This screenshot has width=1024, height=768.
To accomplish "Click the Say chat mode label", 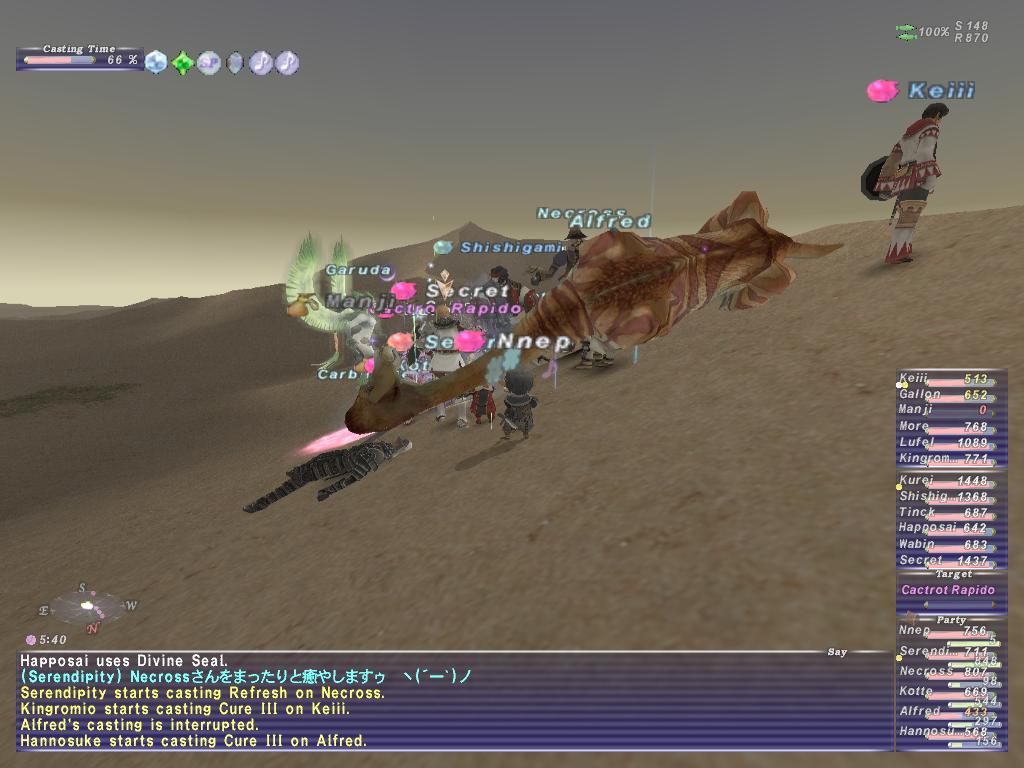I will [x=837, y=652].
